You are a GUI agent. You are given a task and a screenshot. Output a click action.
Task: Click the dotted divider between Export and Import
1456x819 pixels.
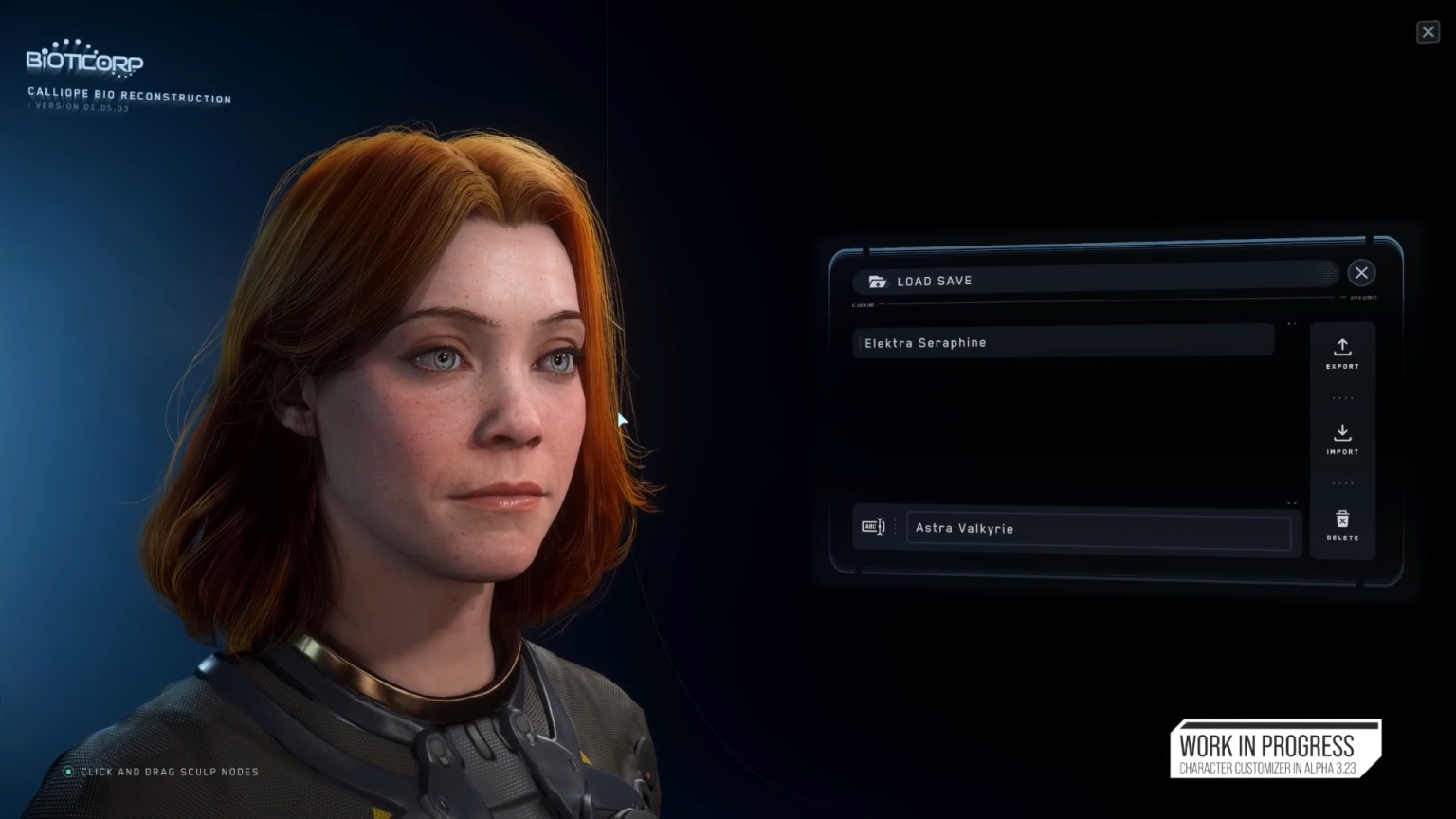tap(1342, 397)
